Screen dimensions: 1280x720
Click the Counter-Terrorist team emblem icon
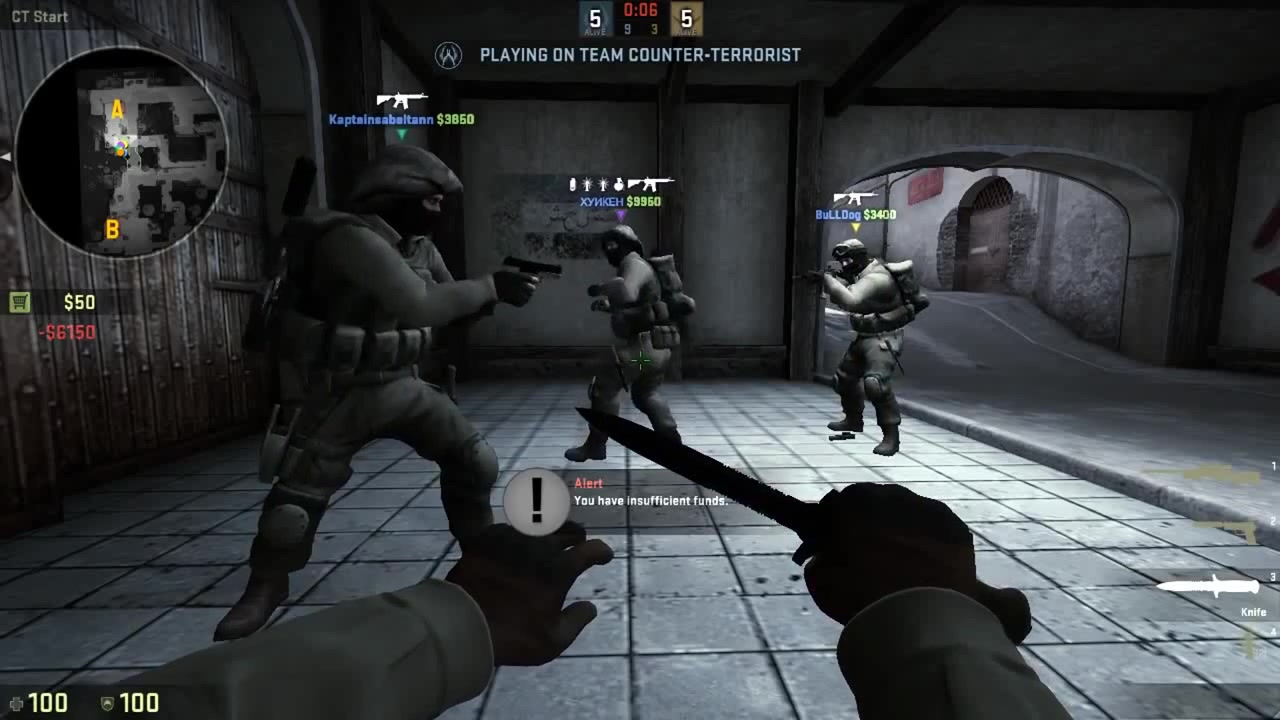(449, 55)
